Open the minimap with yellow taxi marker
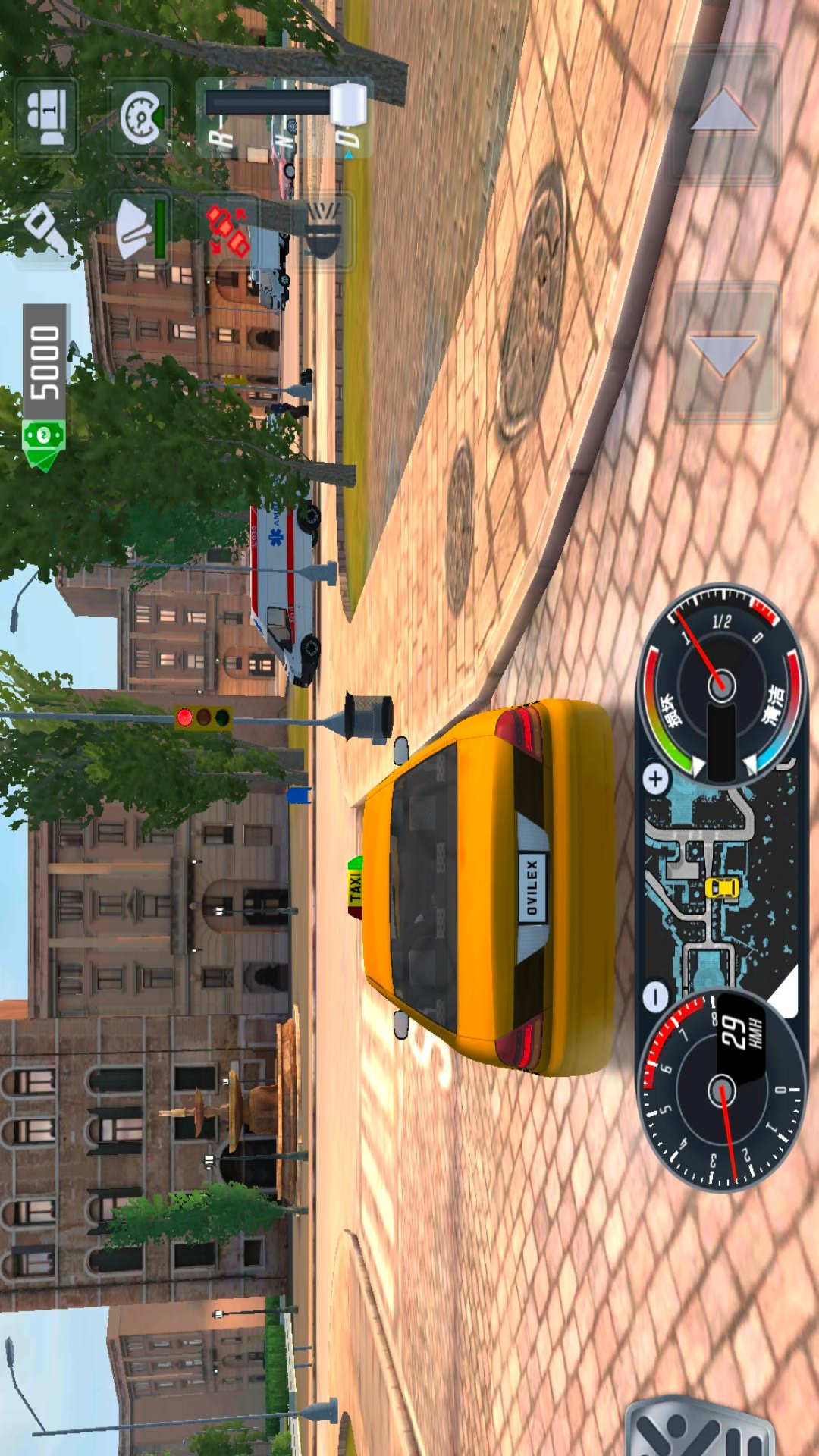Image resolution: width=819 pixels, height=1456 pixels. [720, 887]
